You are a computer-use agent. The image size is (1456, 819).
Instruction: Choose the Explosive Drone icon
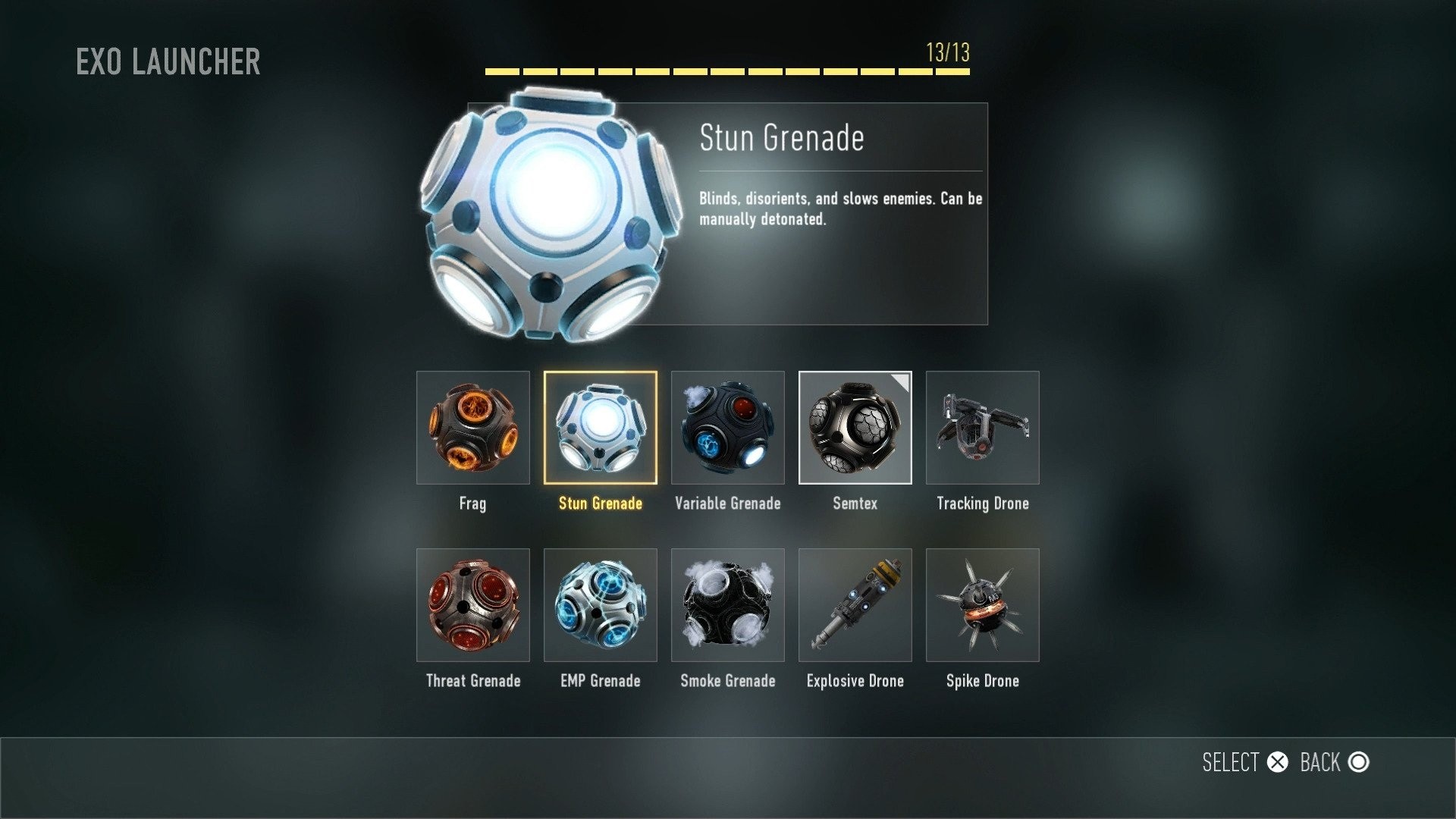(x=855, y=605)
